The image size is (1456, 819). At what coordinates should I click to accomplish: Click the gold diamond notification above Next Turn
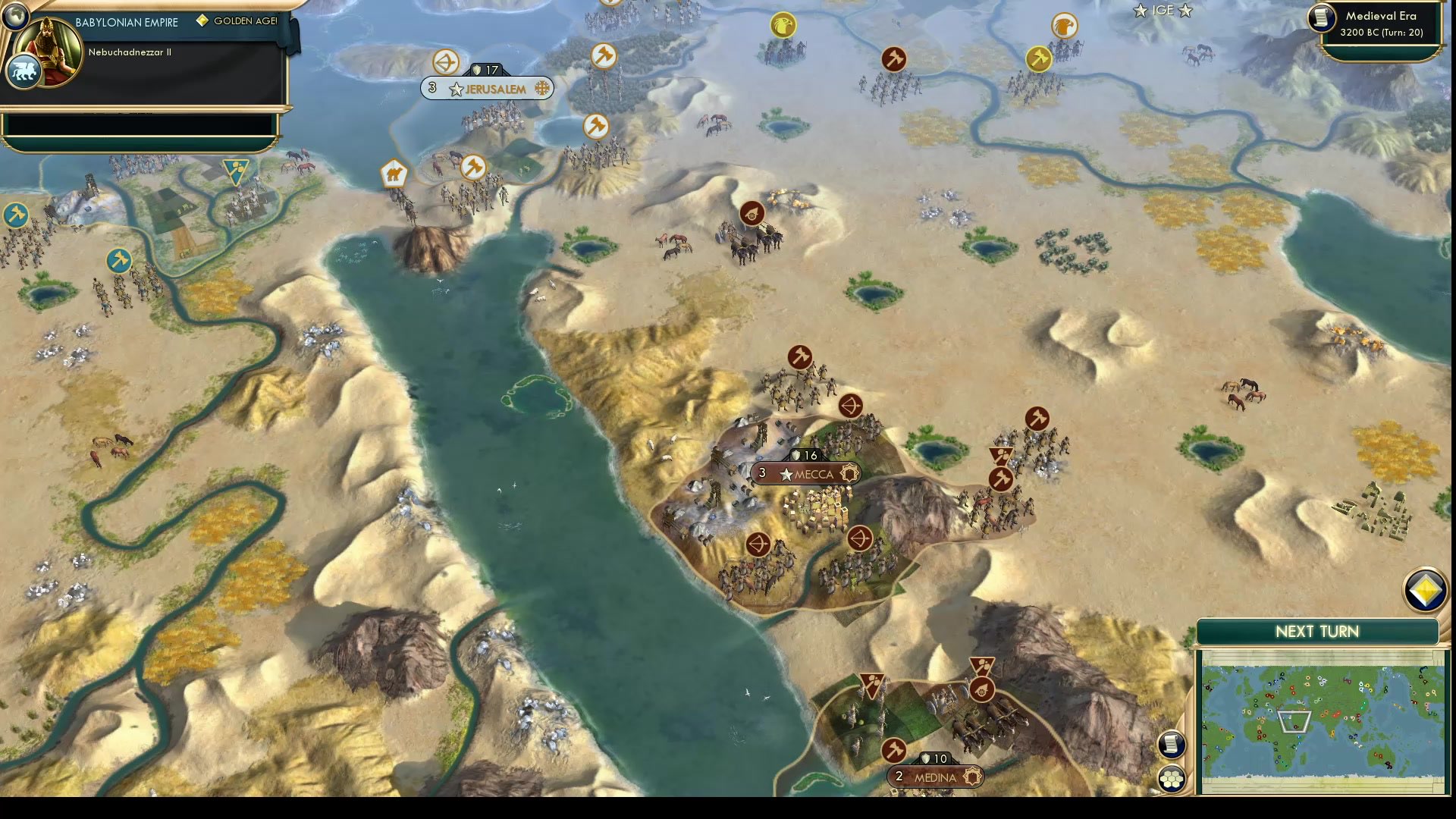coord(1427,589)
